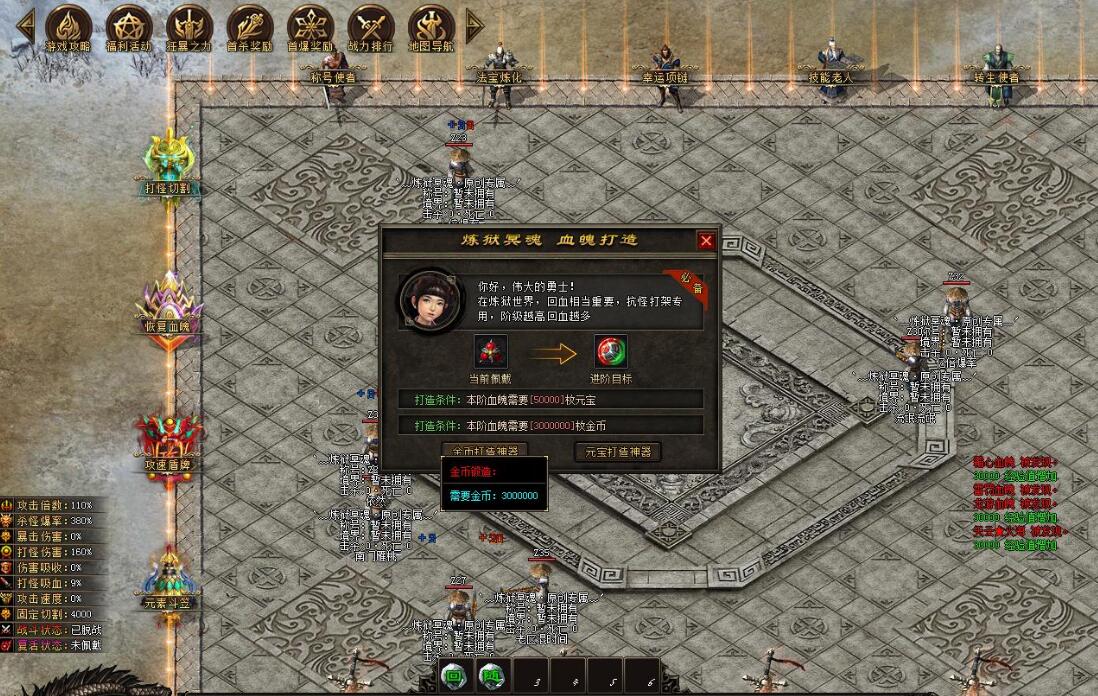
Task: Open 福利活动 welfare events
Action: click(129, 27)
